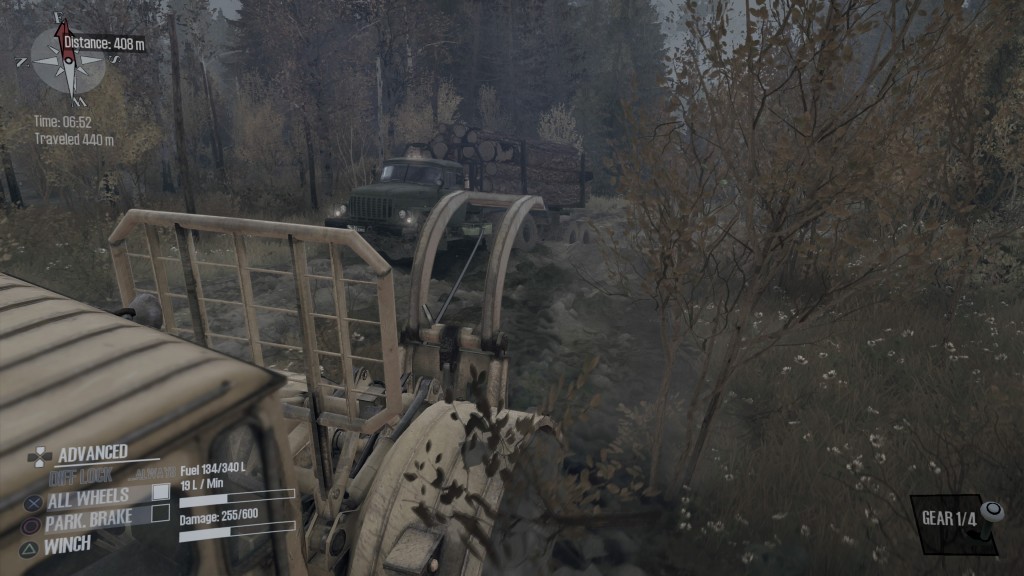
Task: Click the gear shifter indicator
Action: point(958,522)
